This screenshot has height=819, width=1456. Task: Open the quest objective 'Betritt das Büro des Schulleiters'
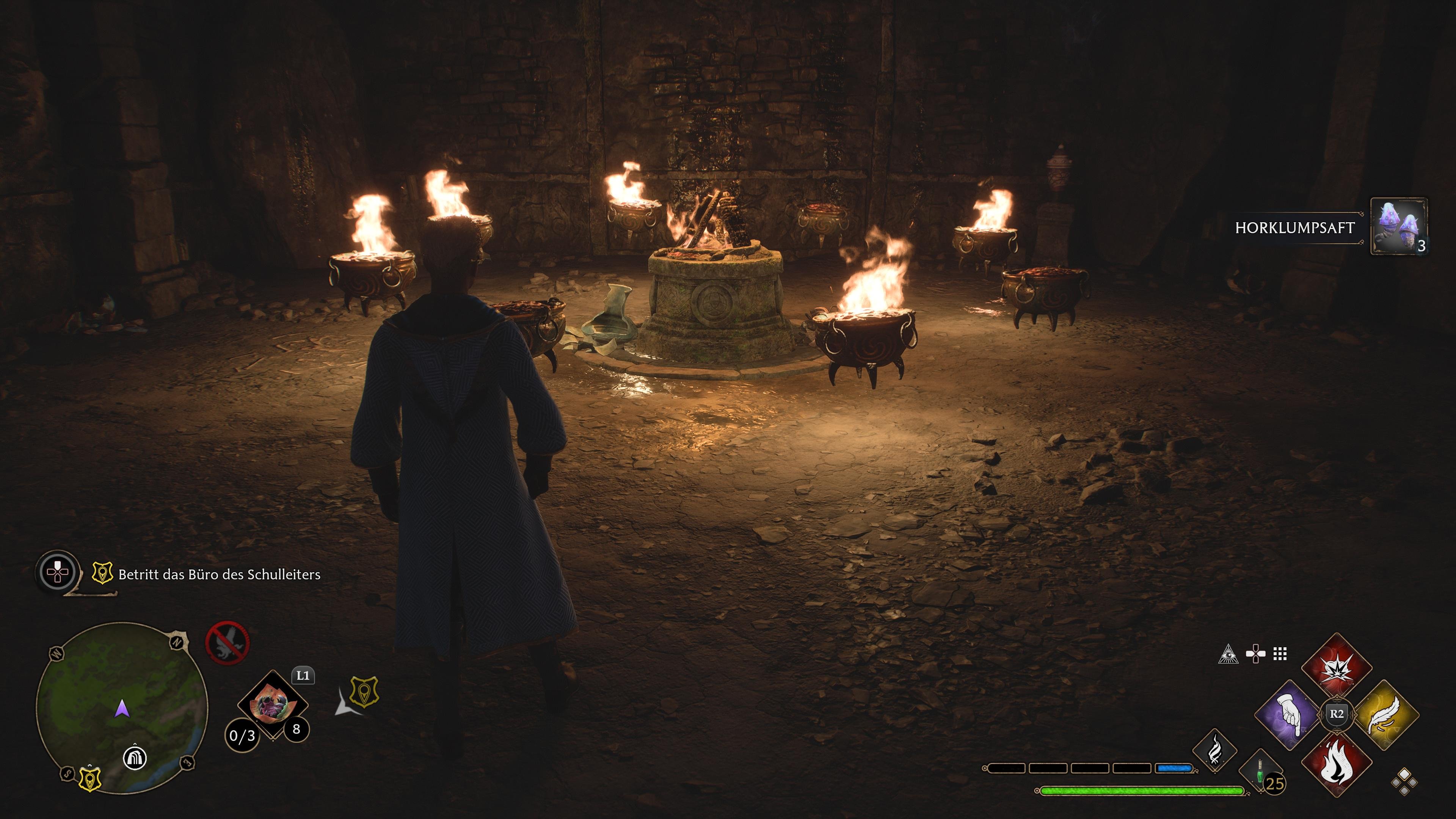click(219, 574)
